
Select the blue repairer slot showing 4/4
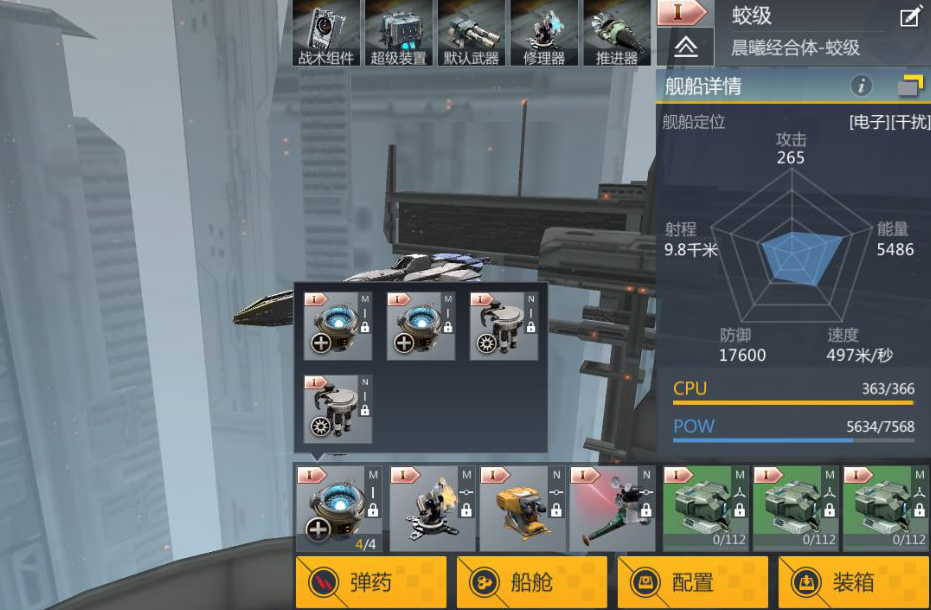[339, 509]
